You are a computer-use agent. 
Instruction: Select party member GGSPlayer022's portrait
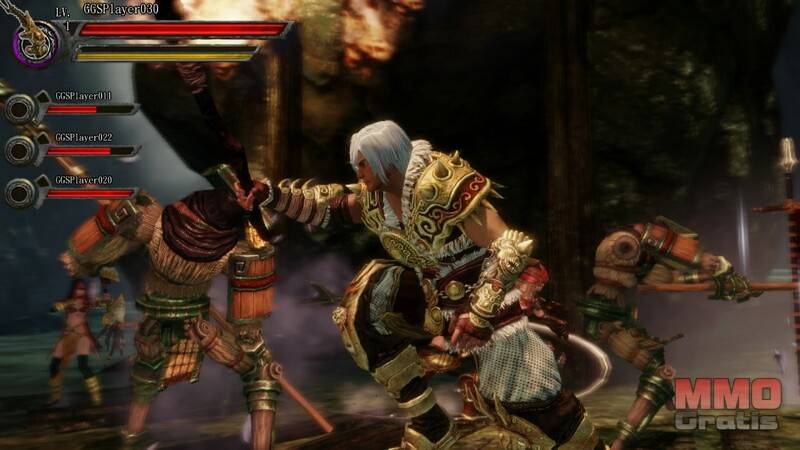tap(20, 150)
